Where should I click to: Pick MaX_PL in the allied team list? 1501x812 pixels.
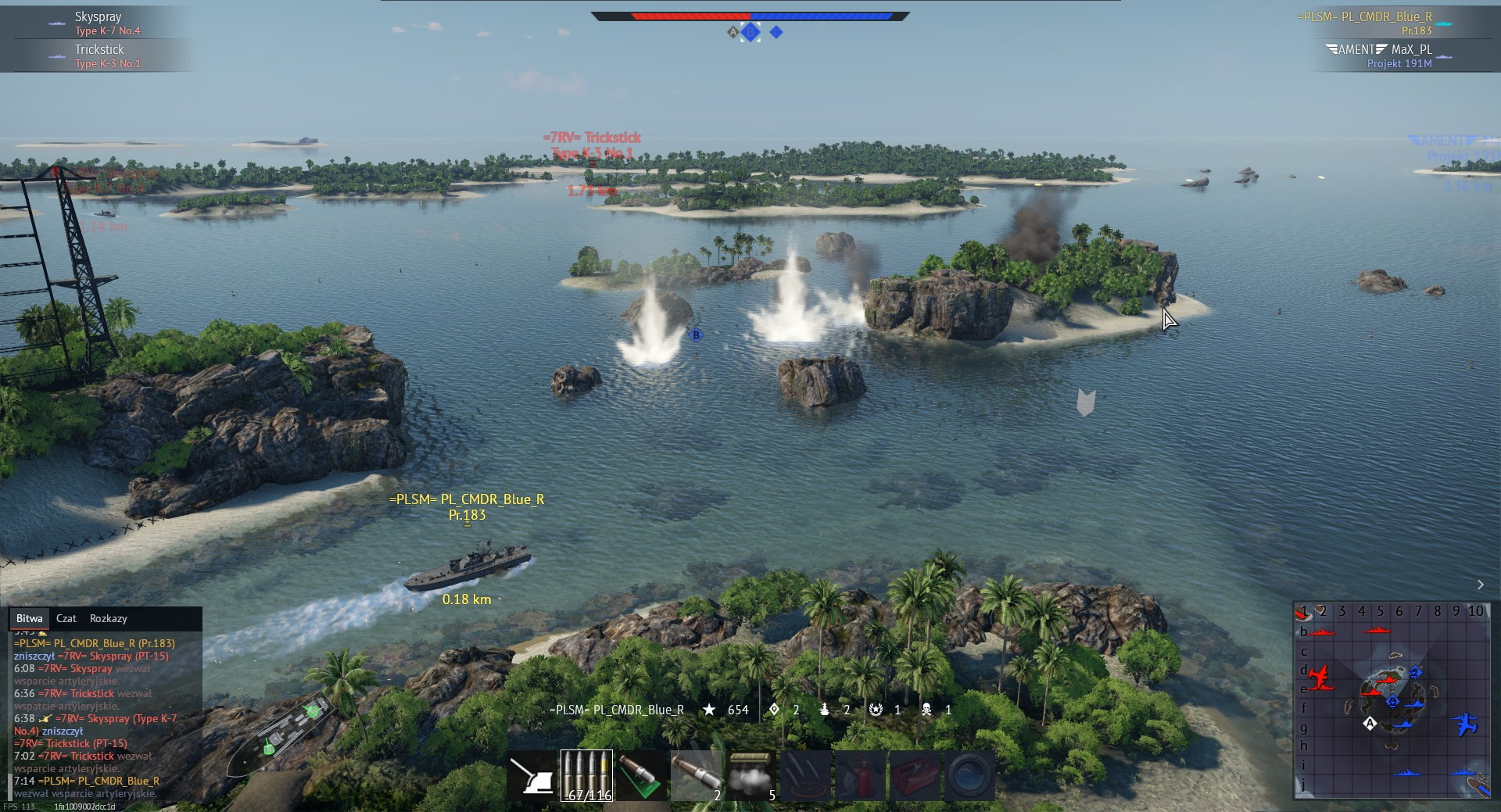[x=1411, y=49]
